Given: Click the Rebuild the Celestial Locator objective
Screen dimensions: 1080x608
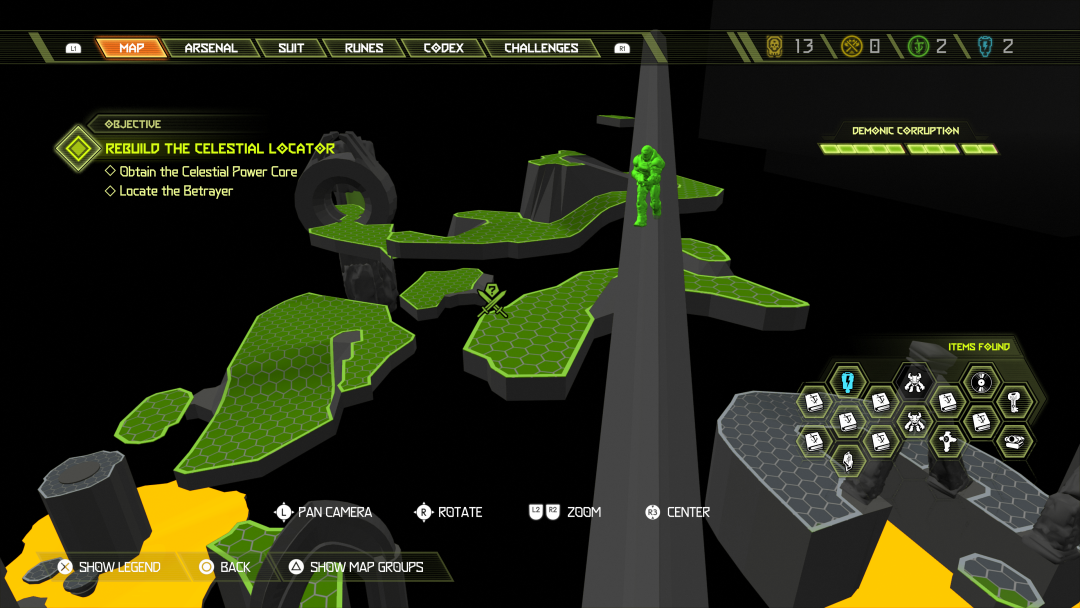Looking at the screenshot, I should click(x=220, y=148).
